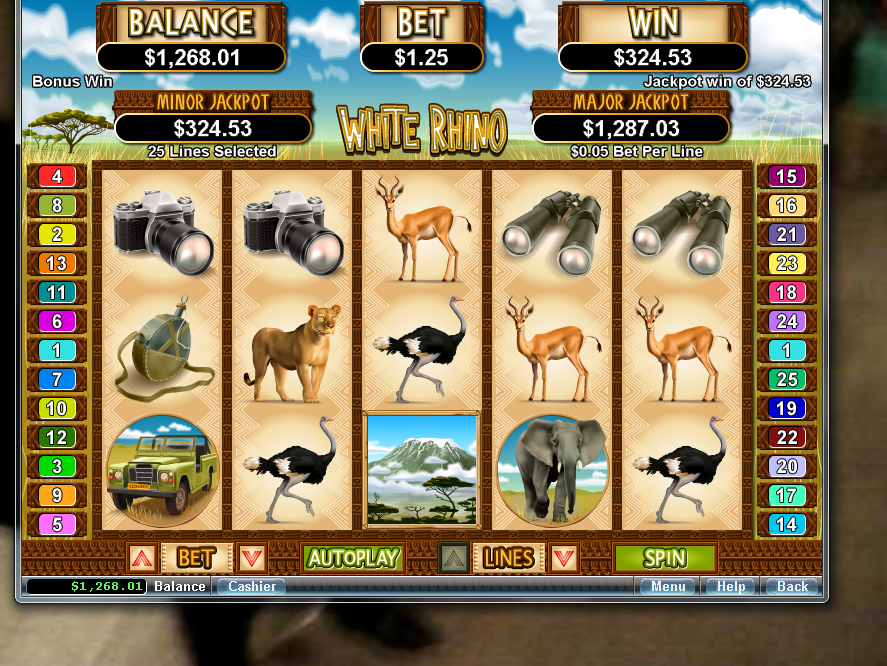Choose payline 19 marker

[x=787, y=409]
